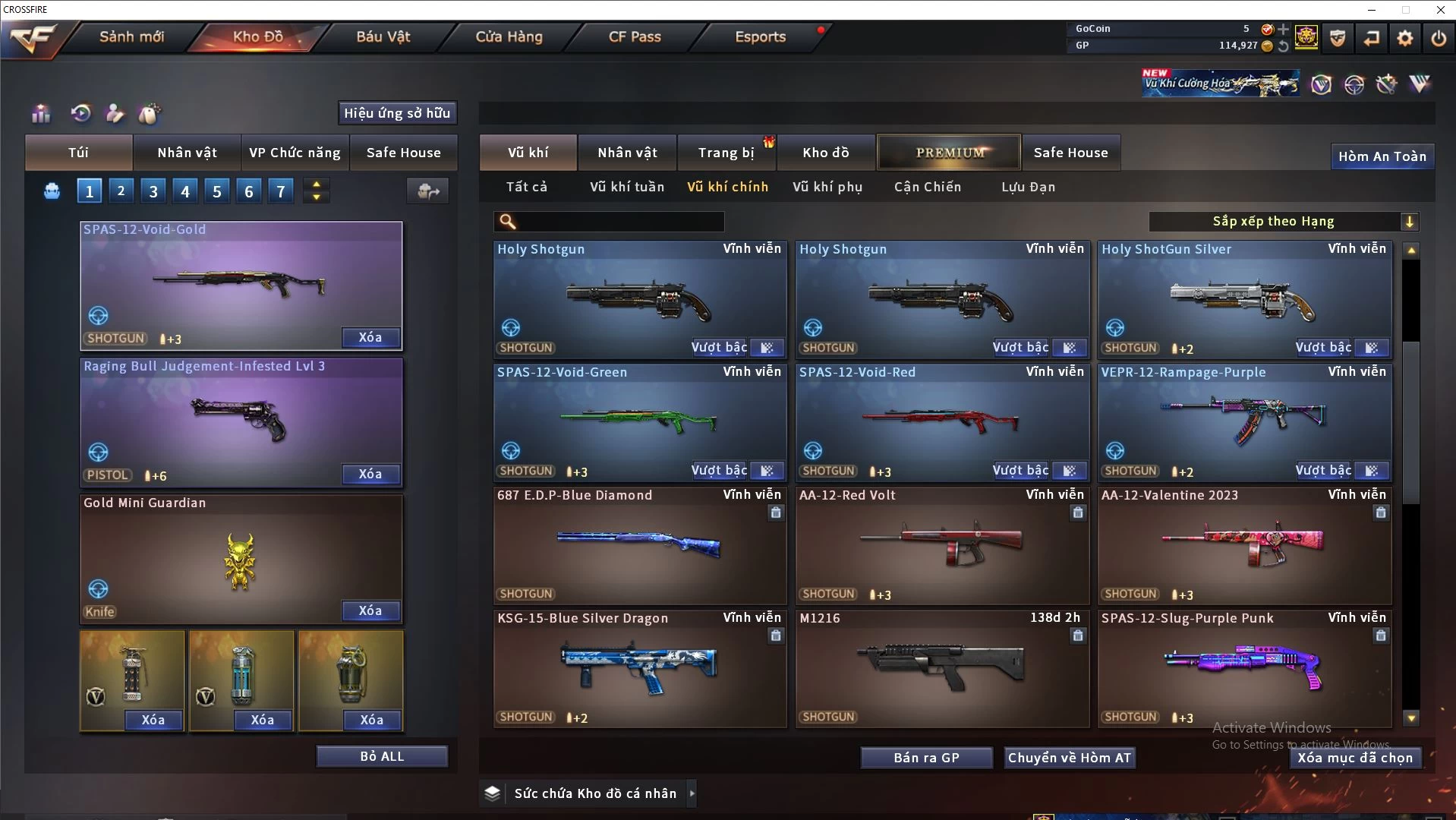
Task: Close the CROSSFIRE window
Action: pos(1440,10)
